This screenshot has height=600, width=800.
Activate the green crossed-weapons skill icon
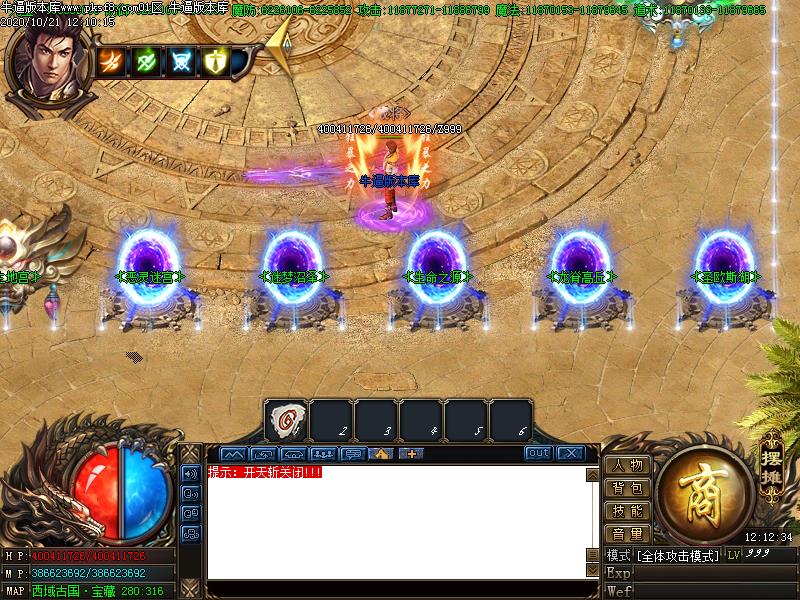(146, 61)
